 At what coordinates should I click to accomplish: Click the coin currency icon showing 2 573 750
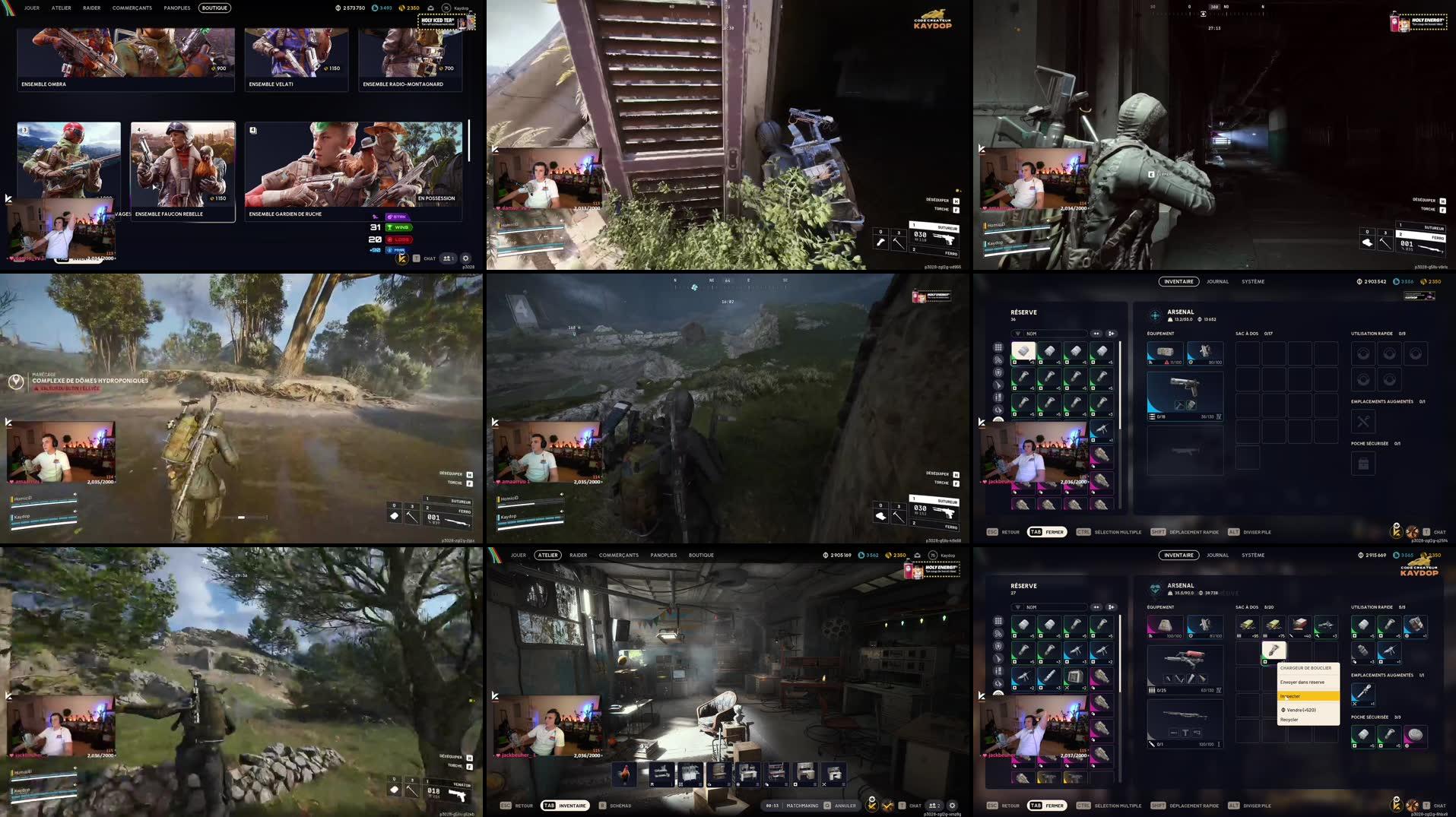point(338,7)
